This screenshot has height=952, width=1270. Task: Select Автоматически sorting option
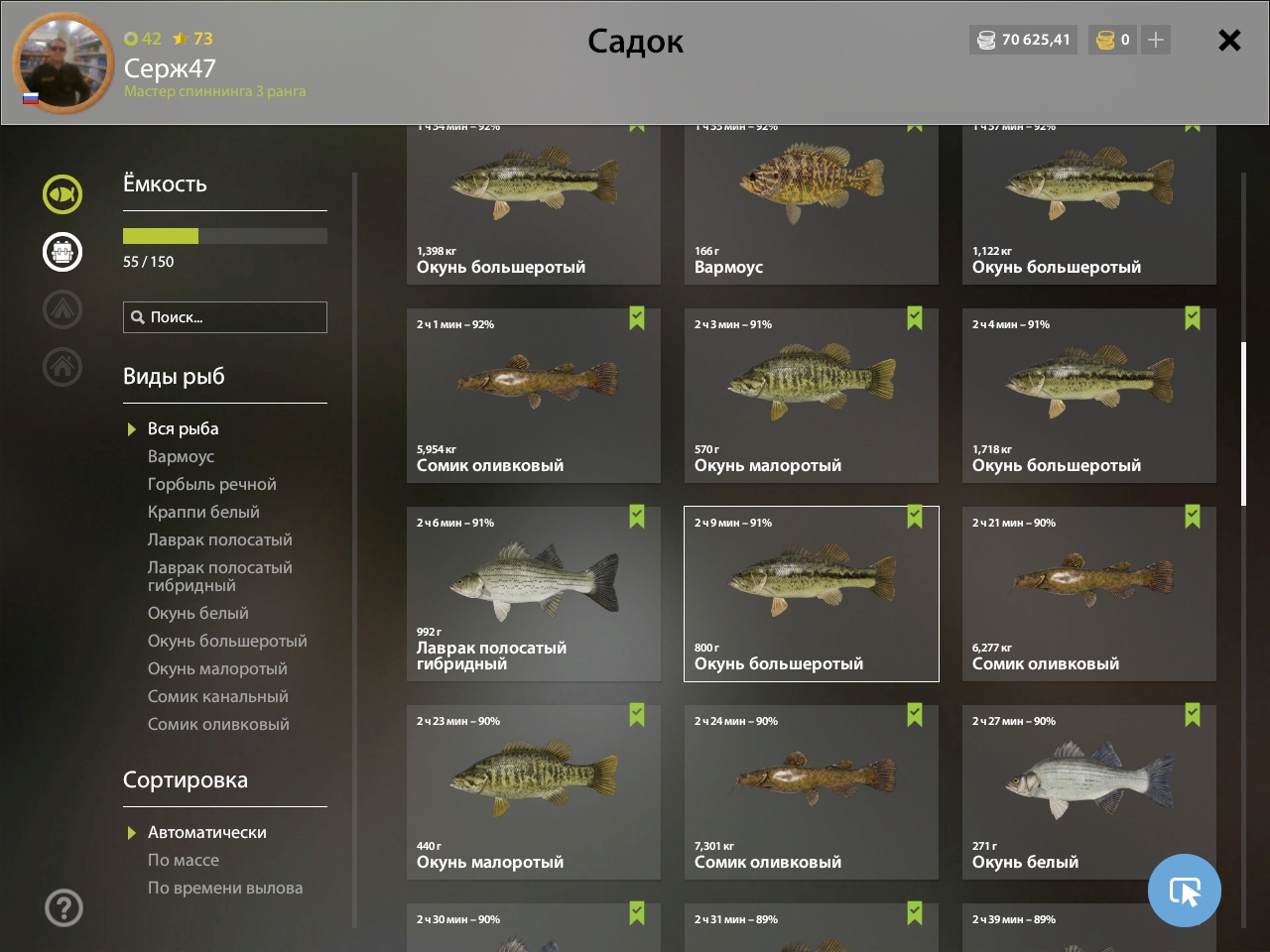206,832
